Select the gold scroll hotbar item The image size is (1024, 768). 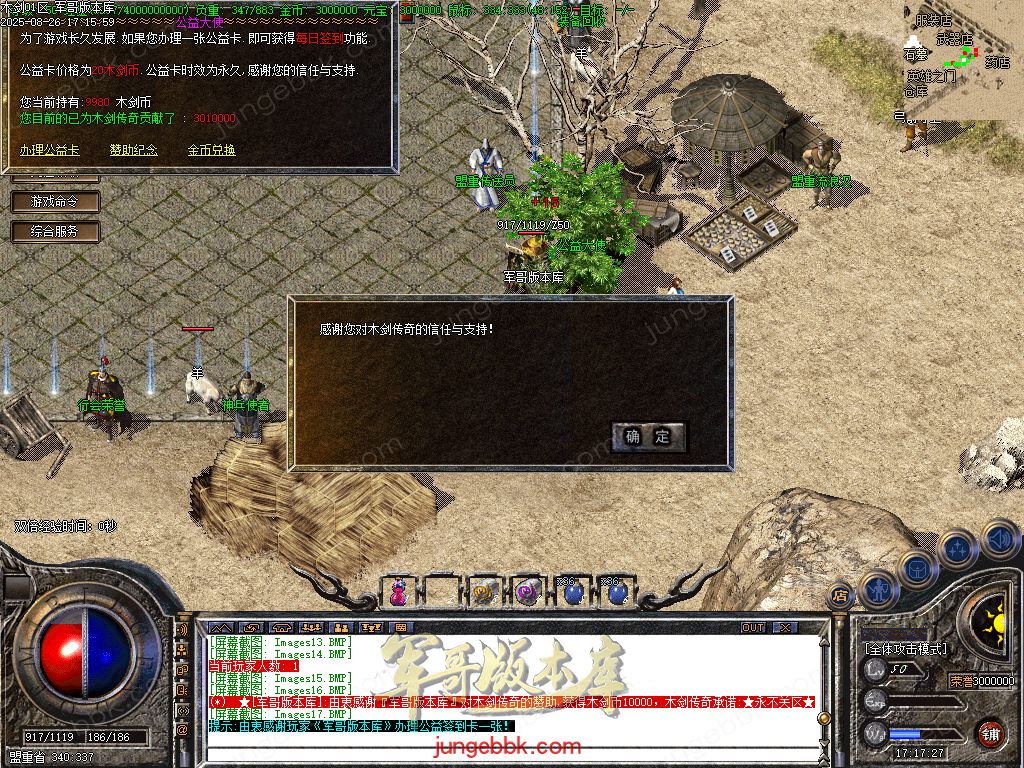tap(485, 591)
